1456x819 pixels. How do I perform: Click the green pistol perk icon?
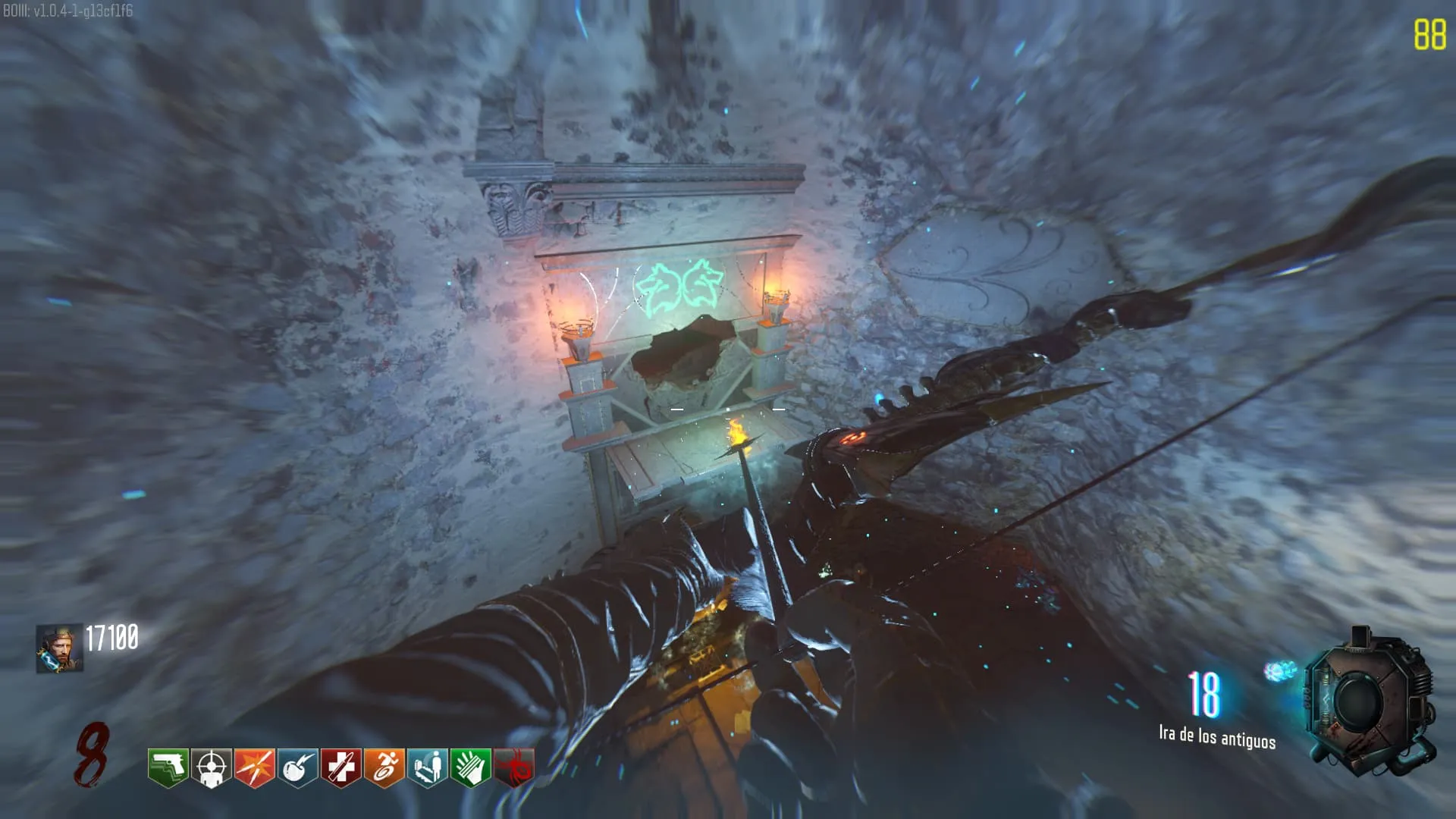(168, 767)
